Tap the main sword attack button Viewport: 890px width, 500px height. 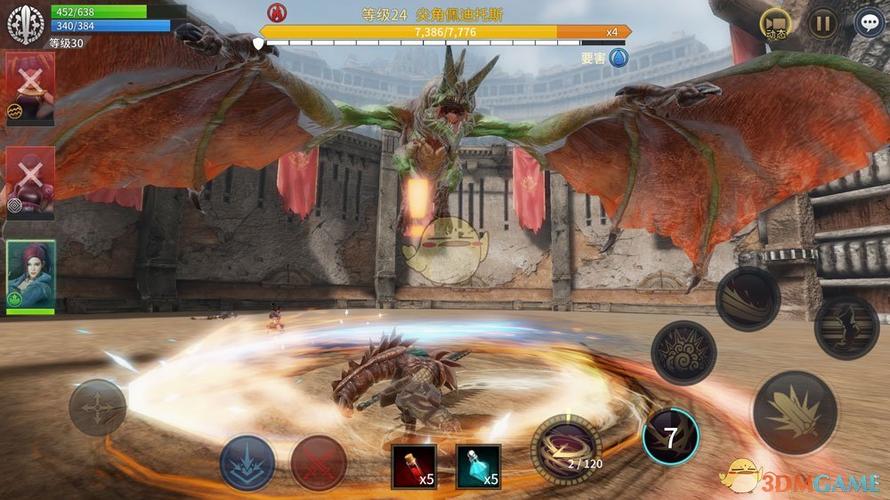794,412
